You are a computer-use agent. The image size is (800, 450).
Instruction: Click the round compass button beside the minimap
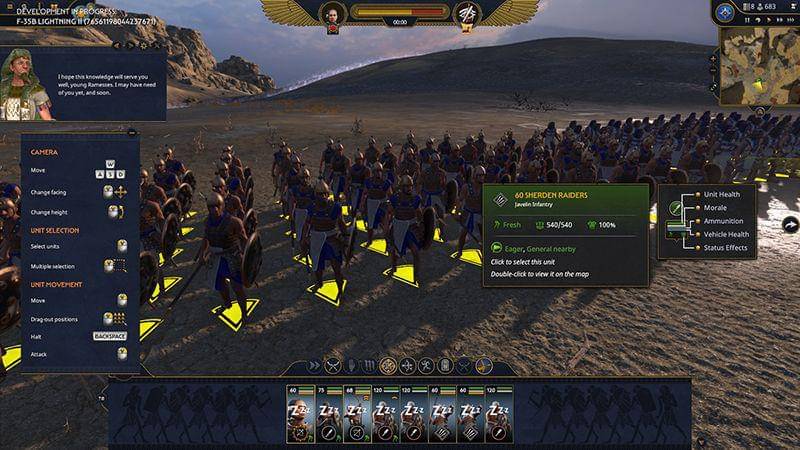click(x=726, y=12)
